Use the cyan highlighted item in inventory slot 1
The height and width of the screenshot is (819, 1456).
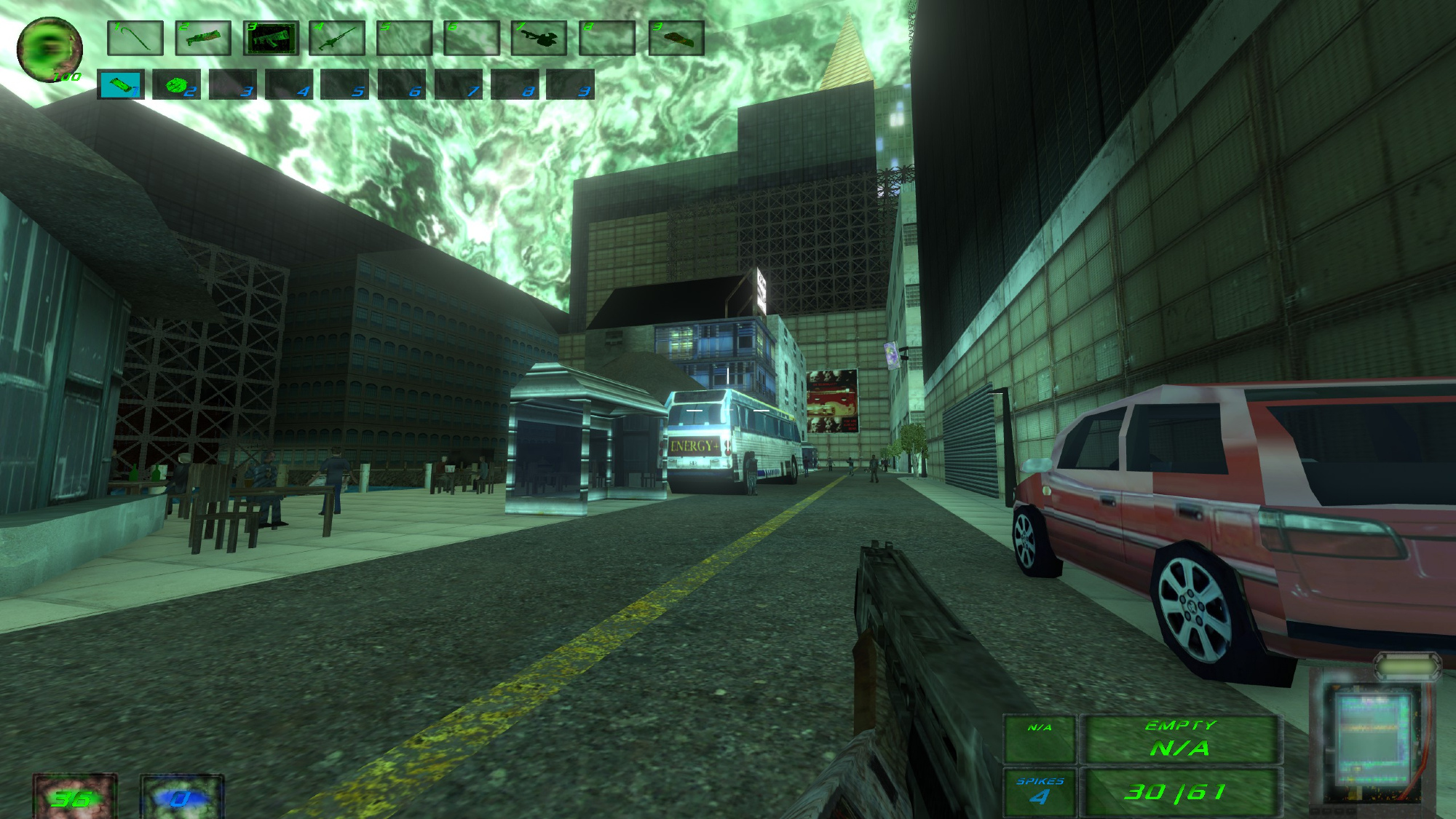click(x=120, y=84)
